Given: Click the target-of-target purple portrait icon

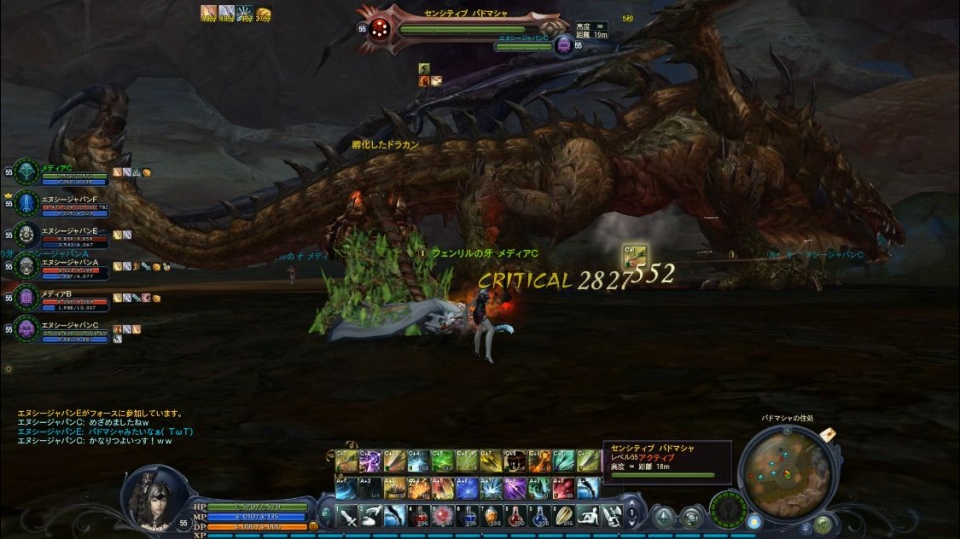Looking at the screenshot, I should click(x=564, y=45).
